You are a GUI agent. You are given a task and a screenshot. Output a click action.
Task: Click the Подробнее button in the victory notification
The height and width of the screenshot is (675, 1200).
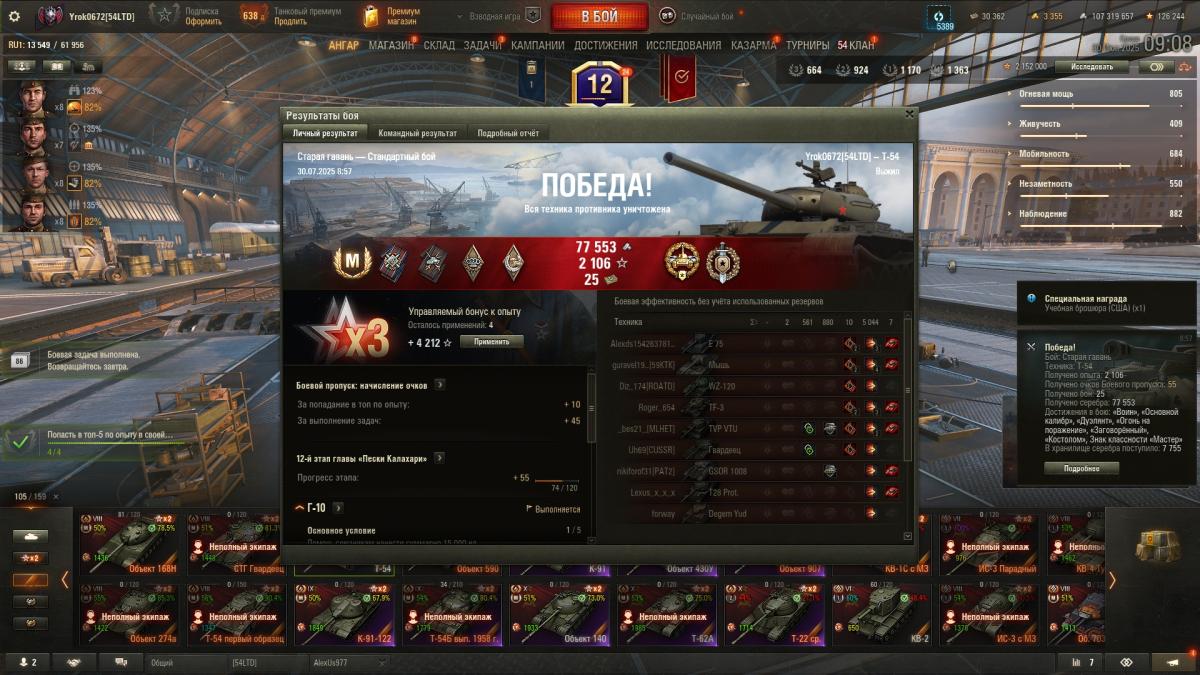1081,468
